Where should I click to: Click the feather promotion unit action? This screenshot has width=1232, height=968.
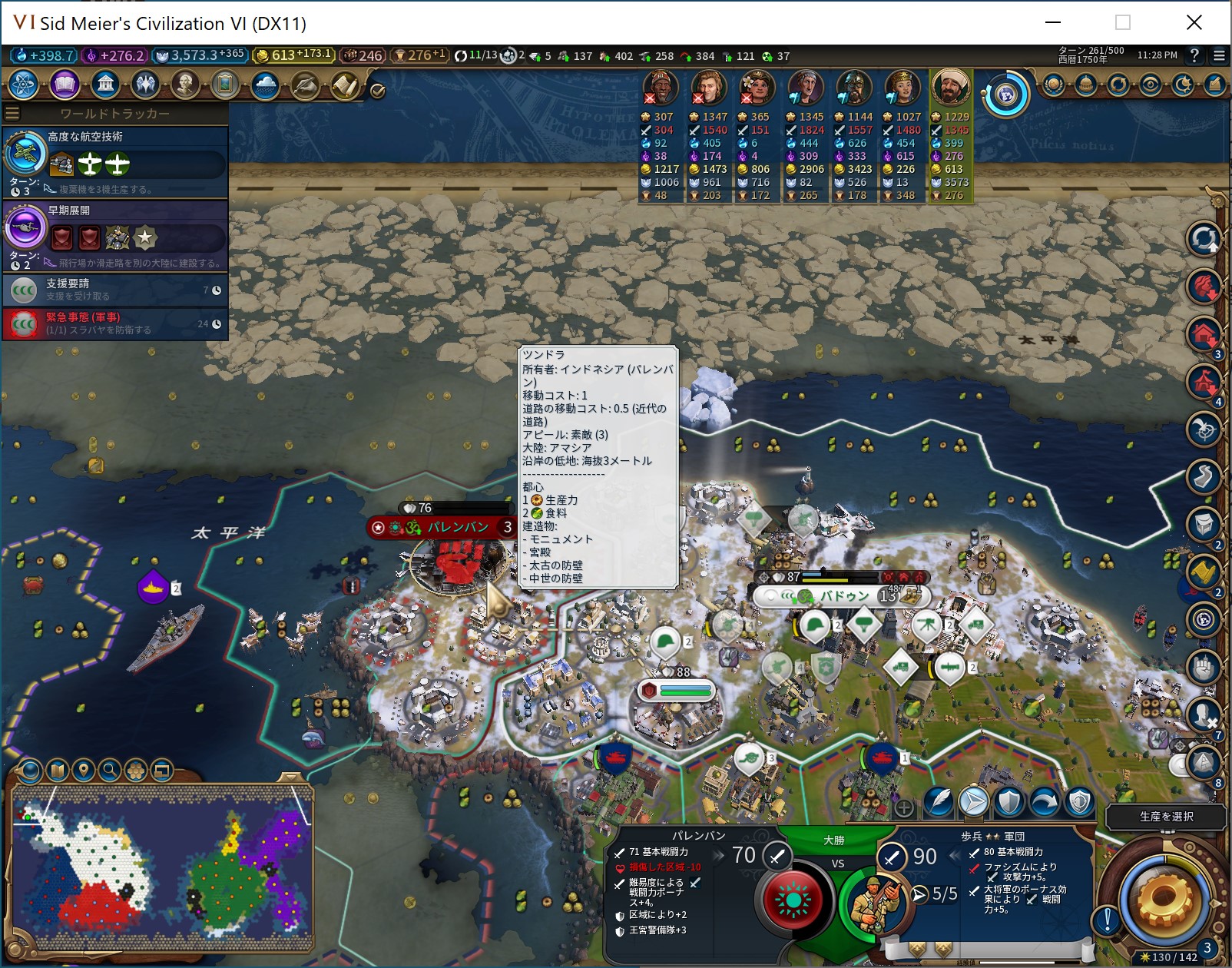938,803
